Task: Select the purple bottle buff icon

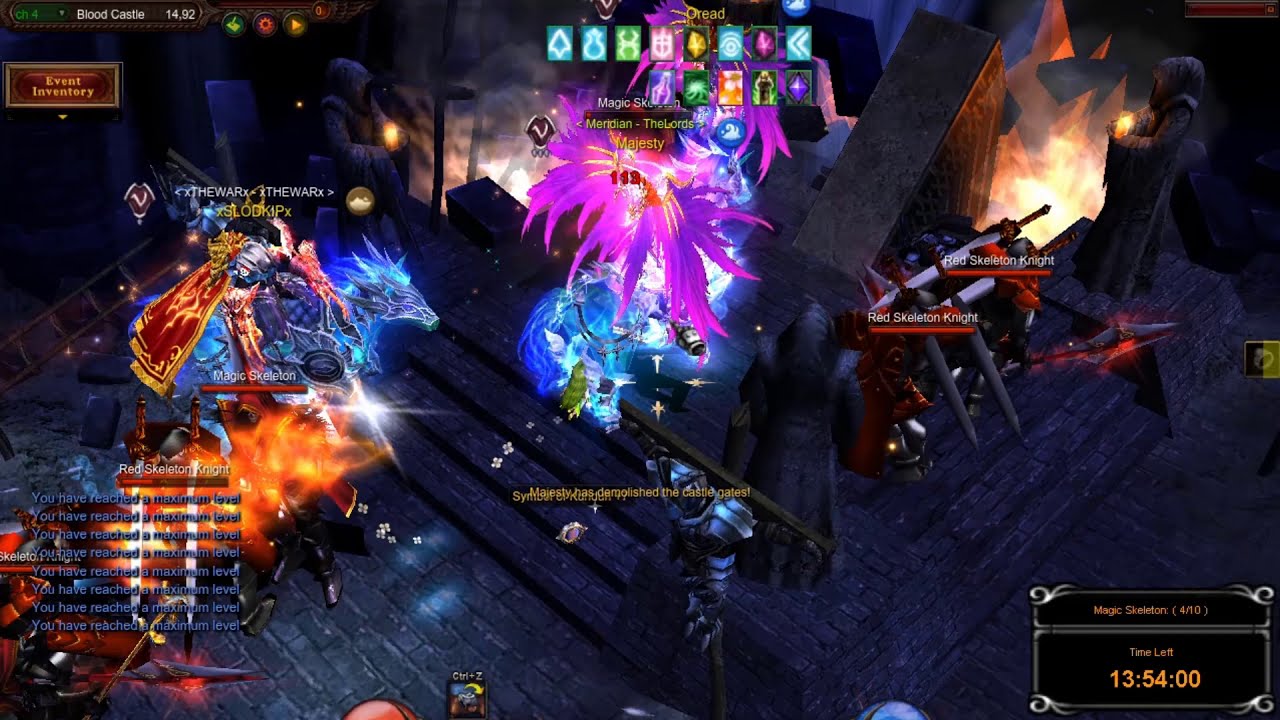Action: 662,88
